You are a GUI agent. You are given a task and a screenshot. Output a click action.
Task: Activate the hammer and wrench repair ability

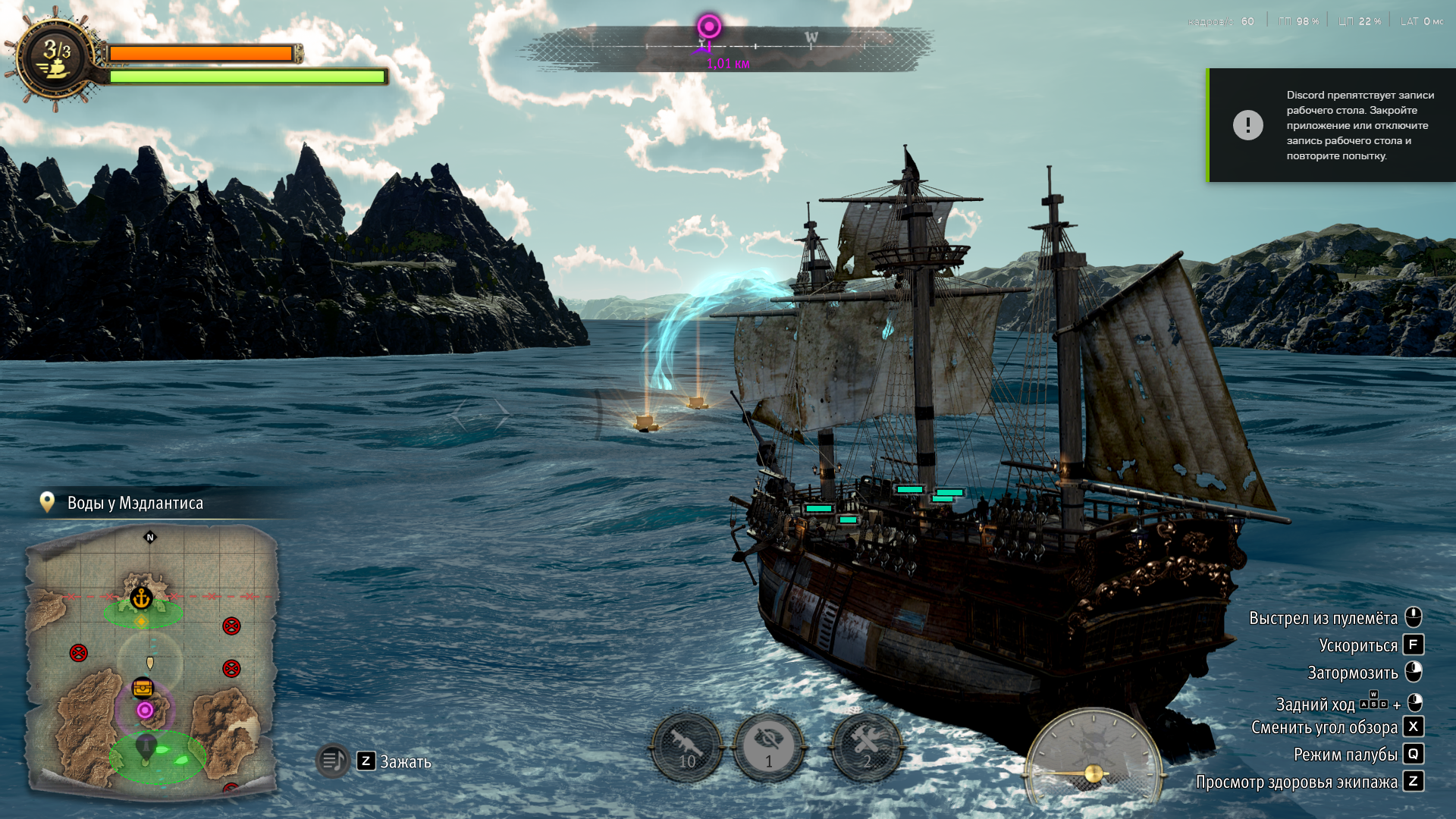(x=867, y=747)
